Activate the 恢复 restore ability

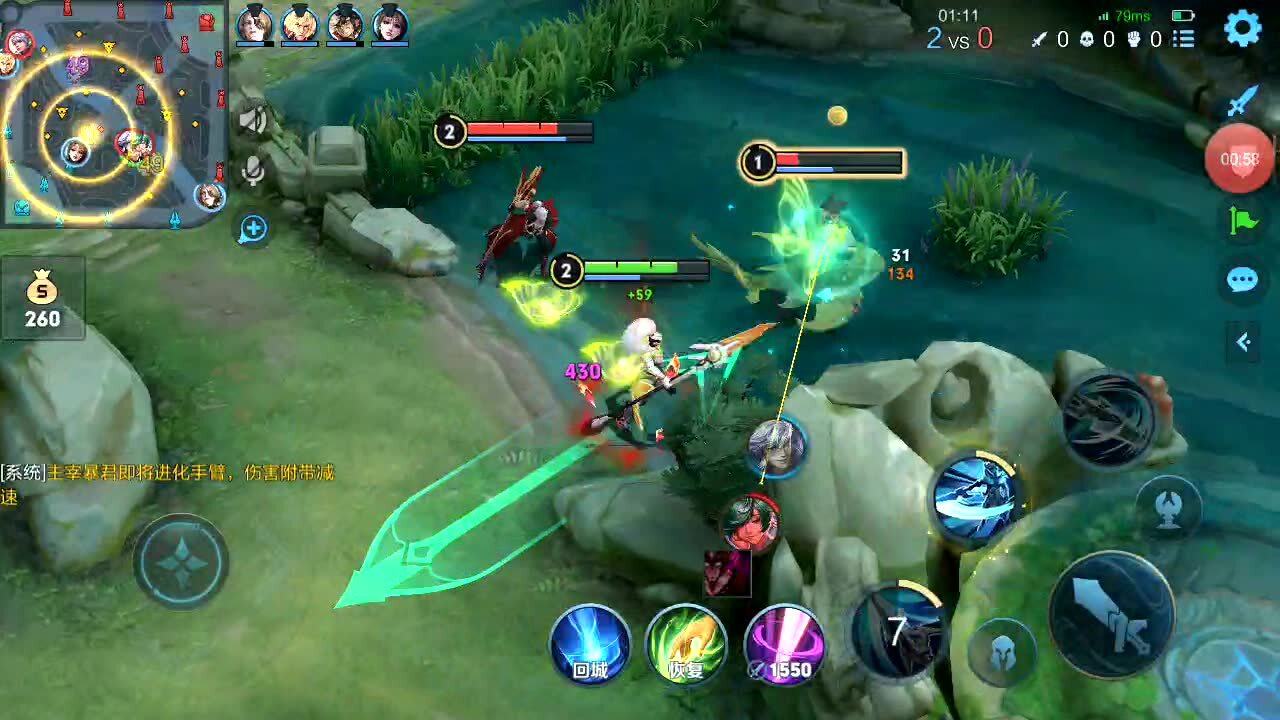coord(686,645)
